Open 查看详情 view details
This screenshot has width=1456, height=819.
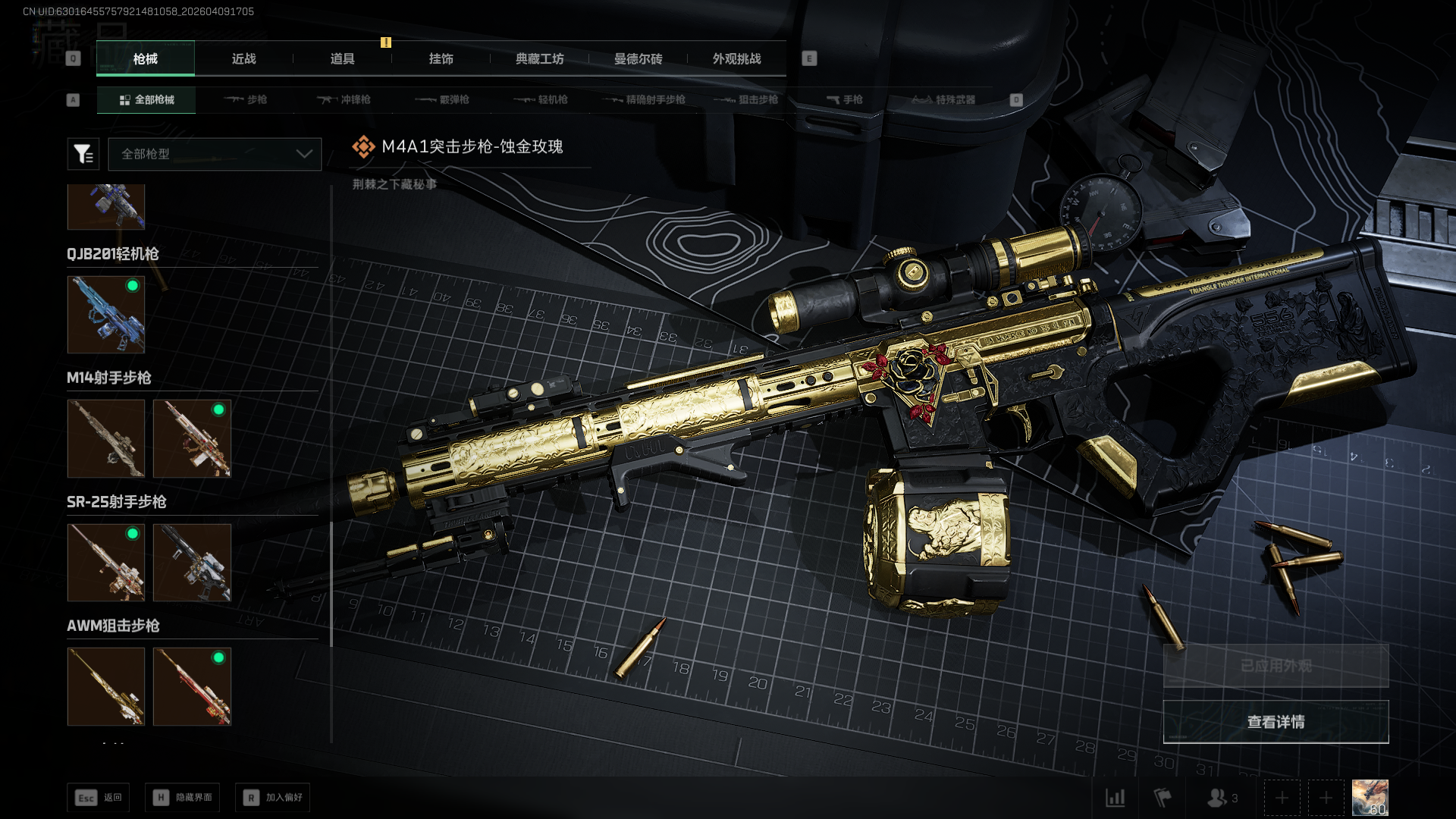[1276, 722]
